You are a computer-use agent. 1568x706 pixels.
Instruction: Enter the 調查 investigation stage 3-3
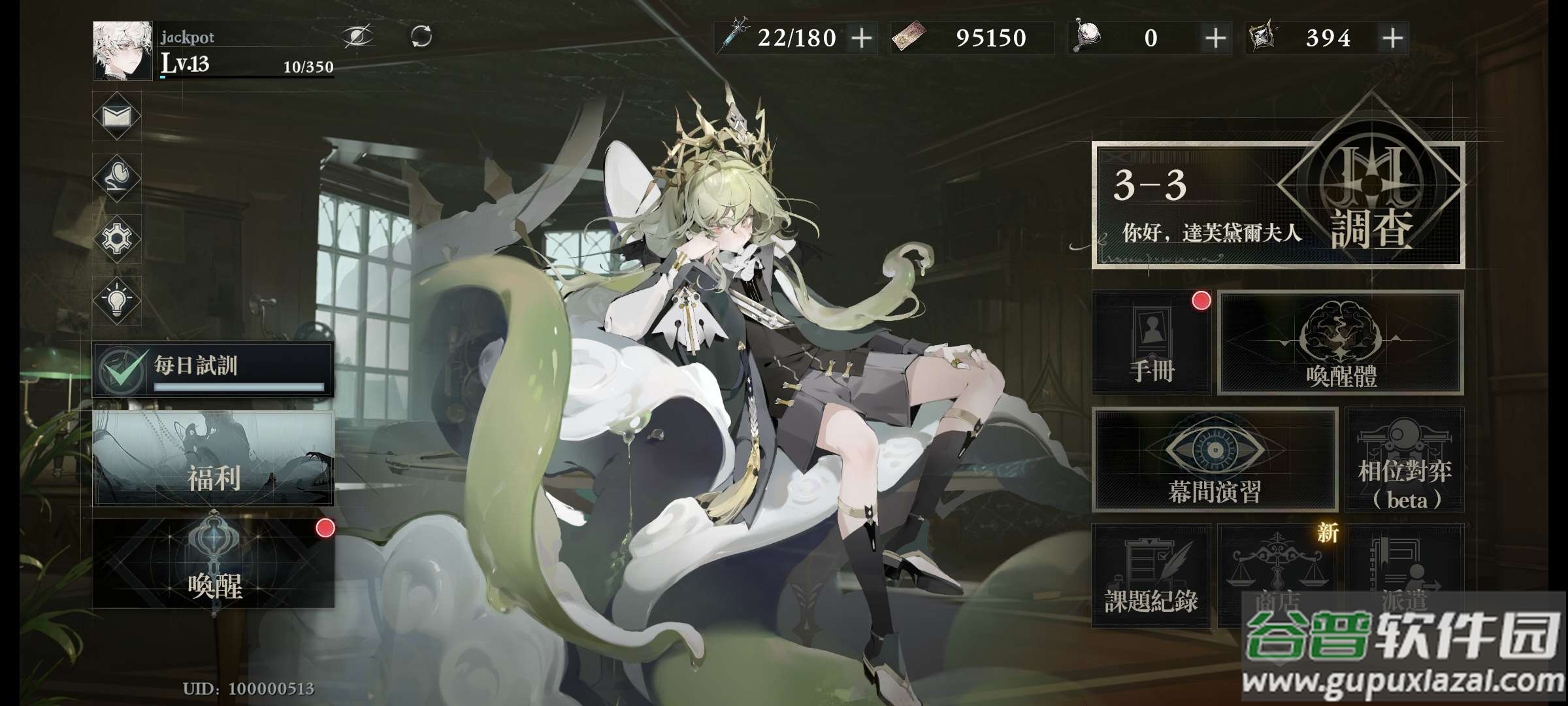1278,205
